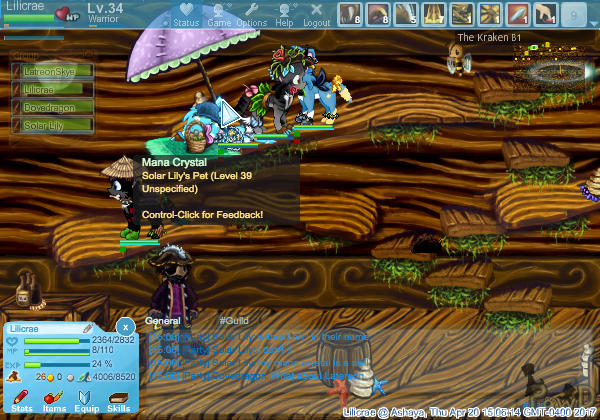Screen dimensions: 600x420
Task: Show the Help menu
Action: pyautogui.click(x=285, y=15)
